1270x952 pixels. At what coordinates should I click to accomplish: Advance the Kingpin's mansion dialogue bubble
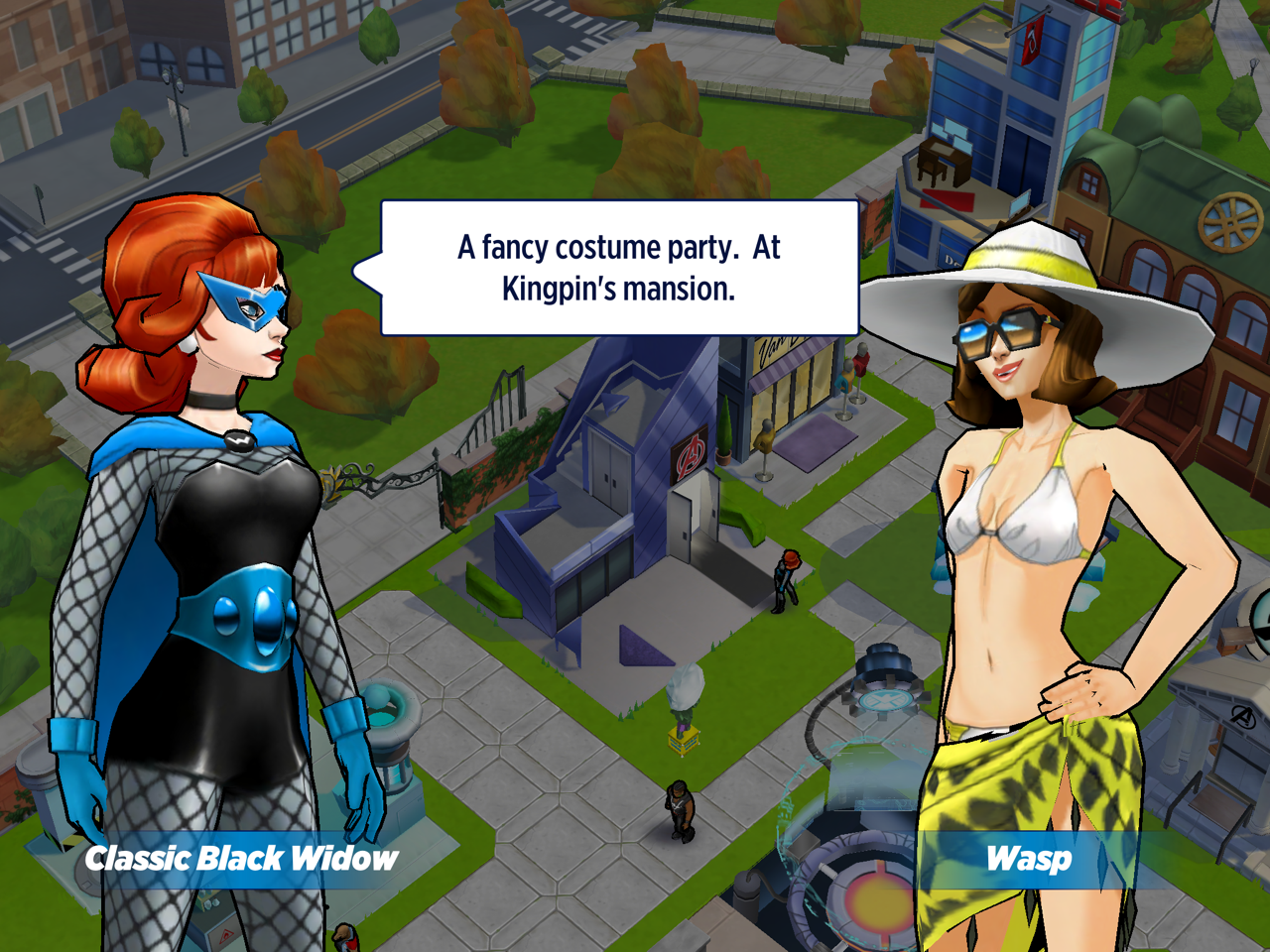619,268
